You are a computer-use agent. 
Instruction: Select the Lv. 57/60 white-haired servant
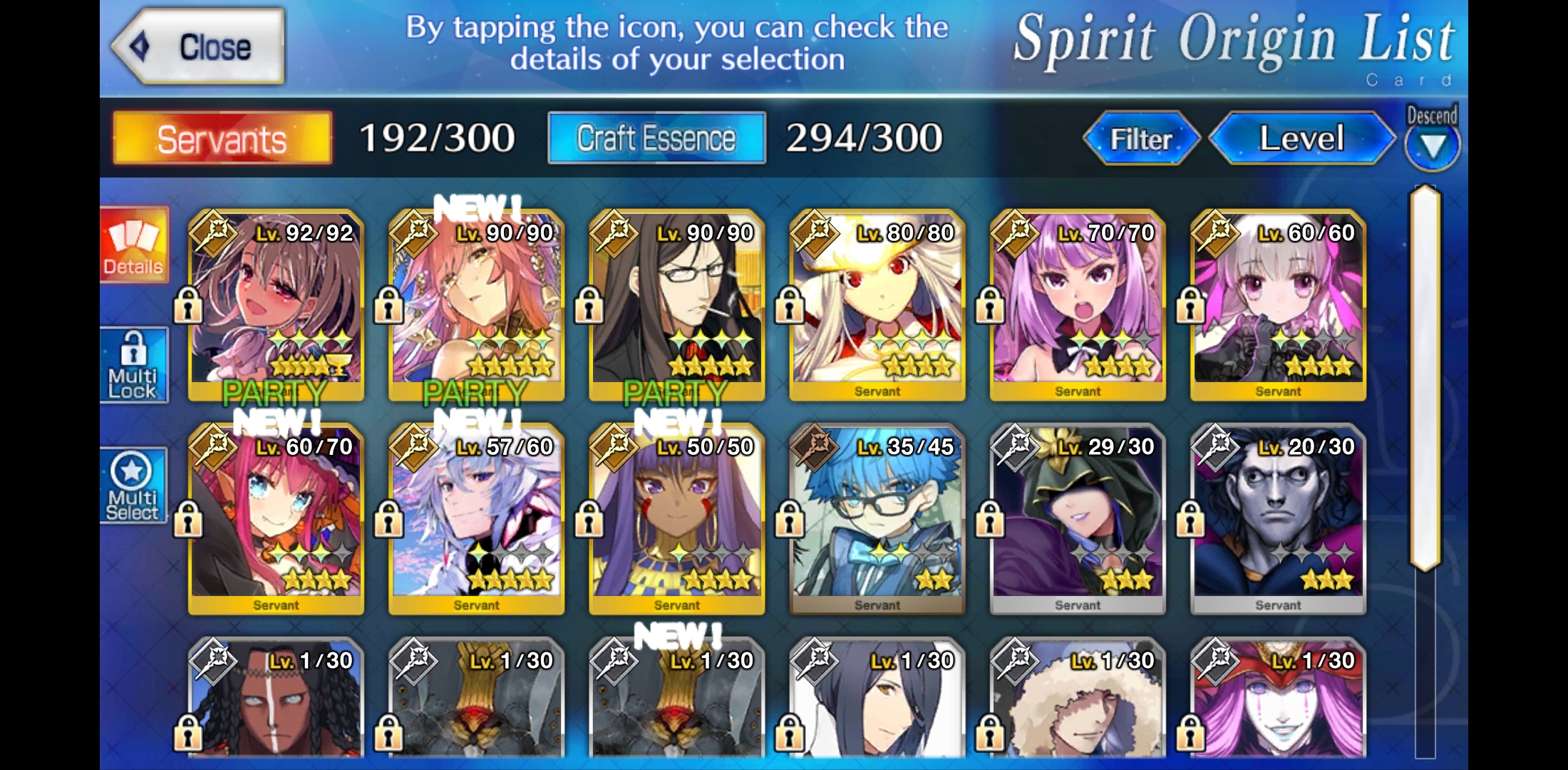[476, 518]
